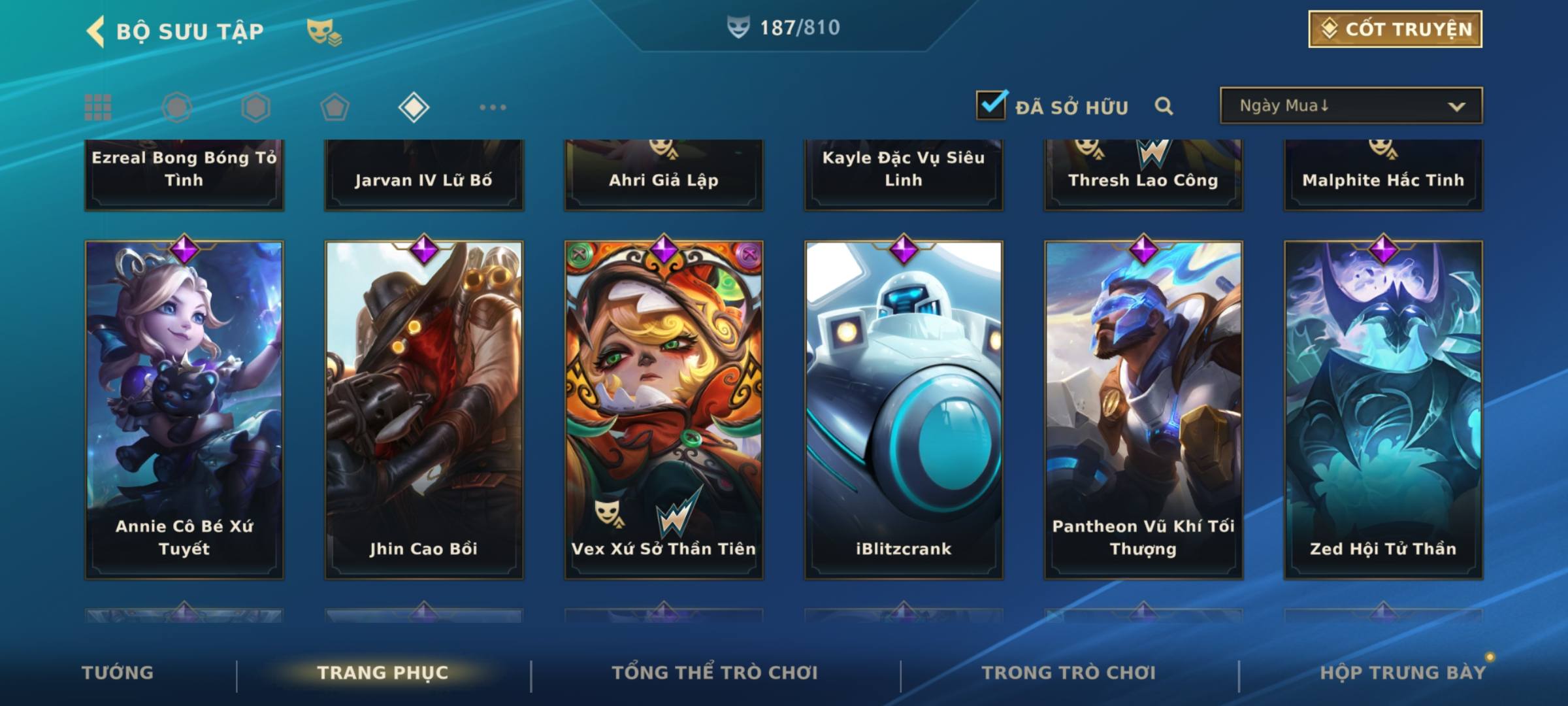Toggle the Đã Sở Hữu checkbox
The width and height of the screenshot is (1568, 706).
(991, 105)
